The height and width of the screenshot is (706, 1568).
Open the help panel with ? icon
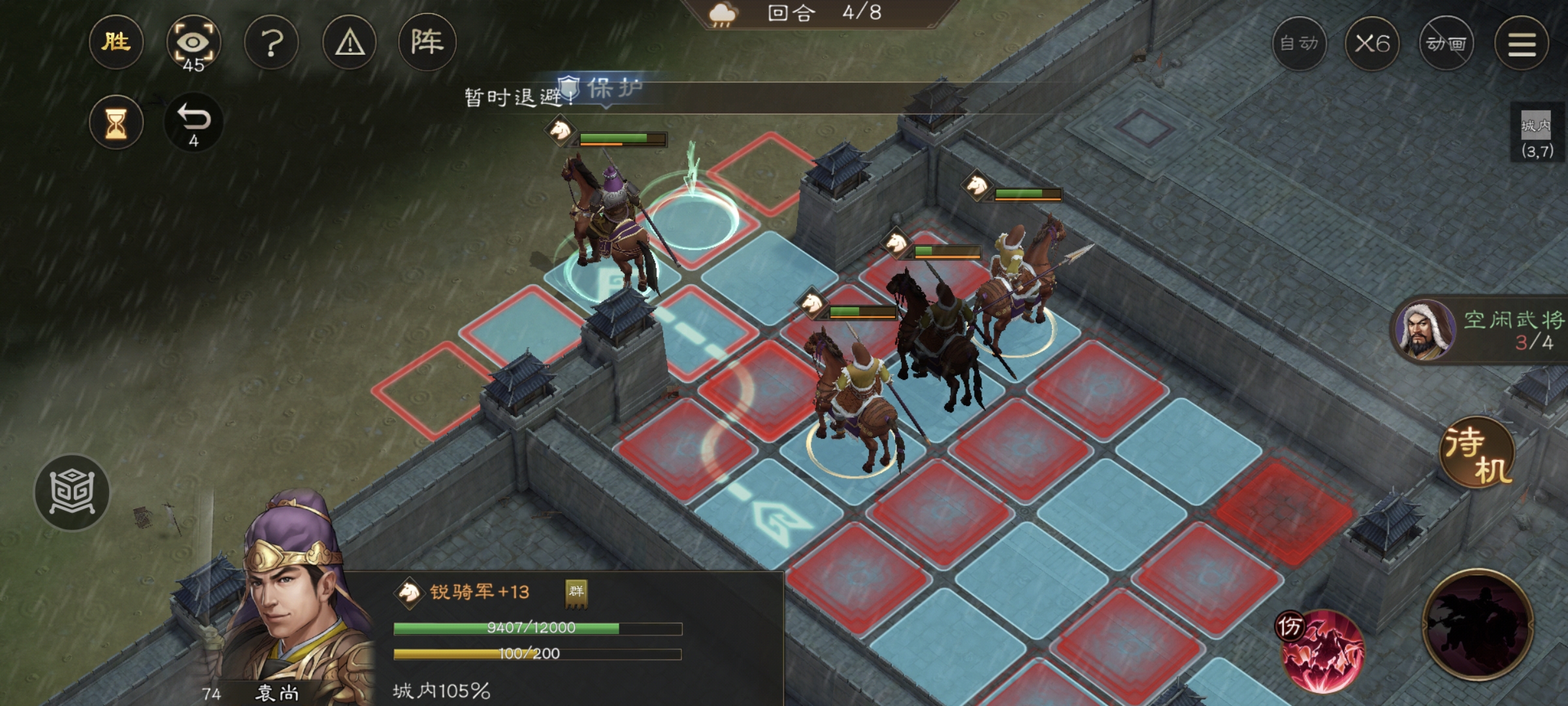[272, 42]
